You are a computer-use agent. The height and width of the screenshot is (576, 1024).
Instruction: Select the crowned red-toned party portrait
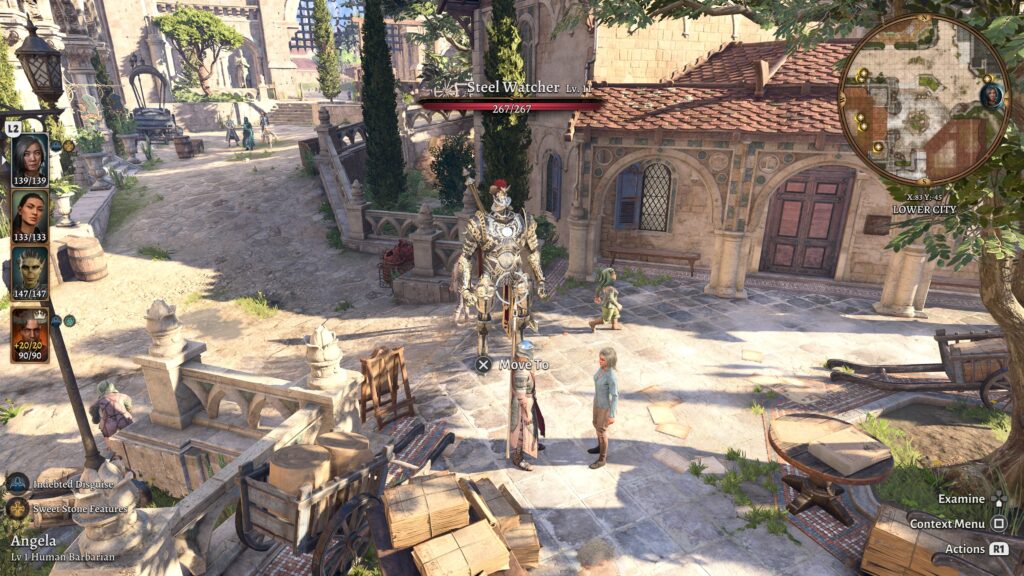click(x=29, y=333)
